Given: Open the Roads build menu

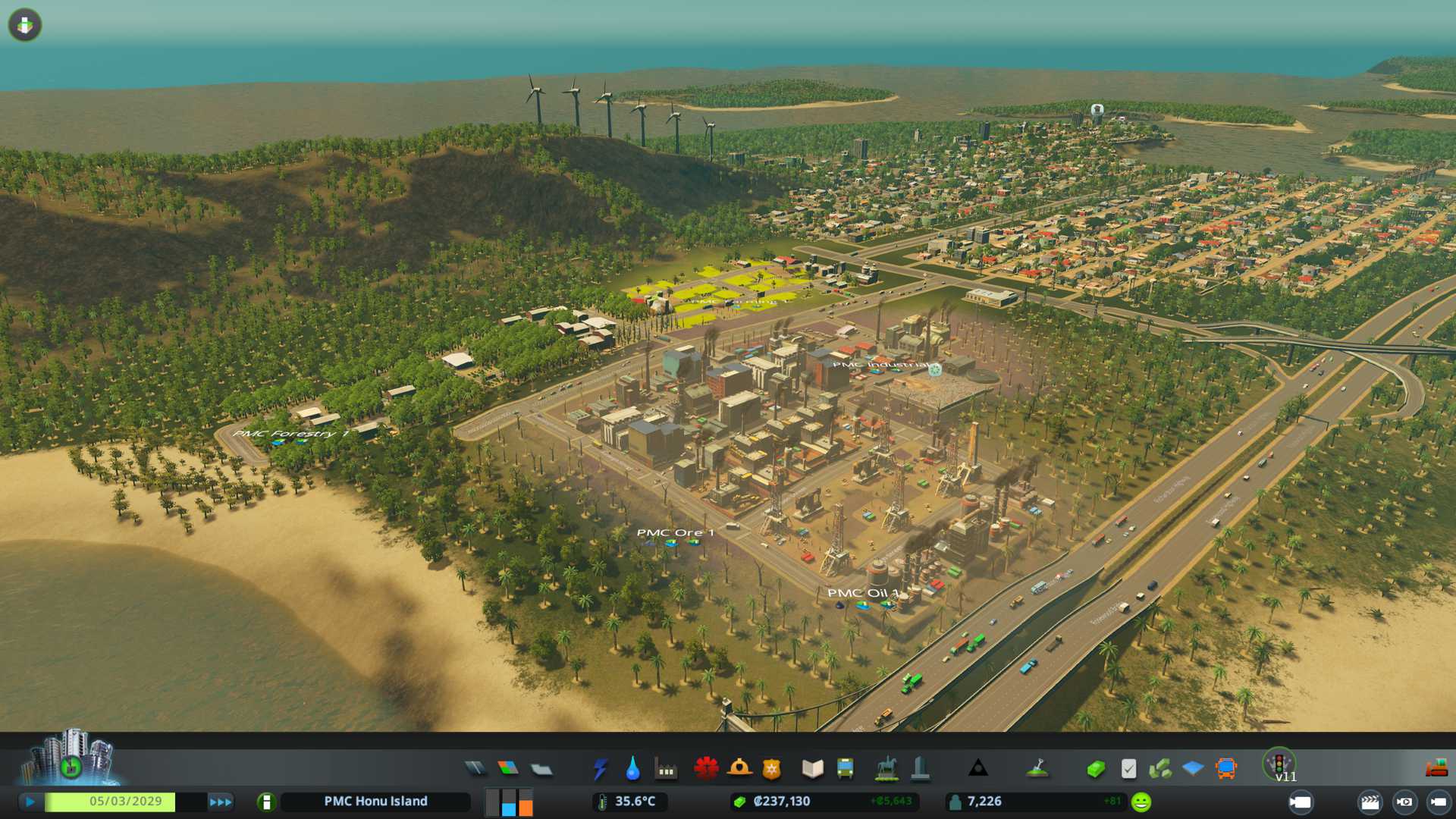Looking at the screenshot, I should [x=475, y=769].
